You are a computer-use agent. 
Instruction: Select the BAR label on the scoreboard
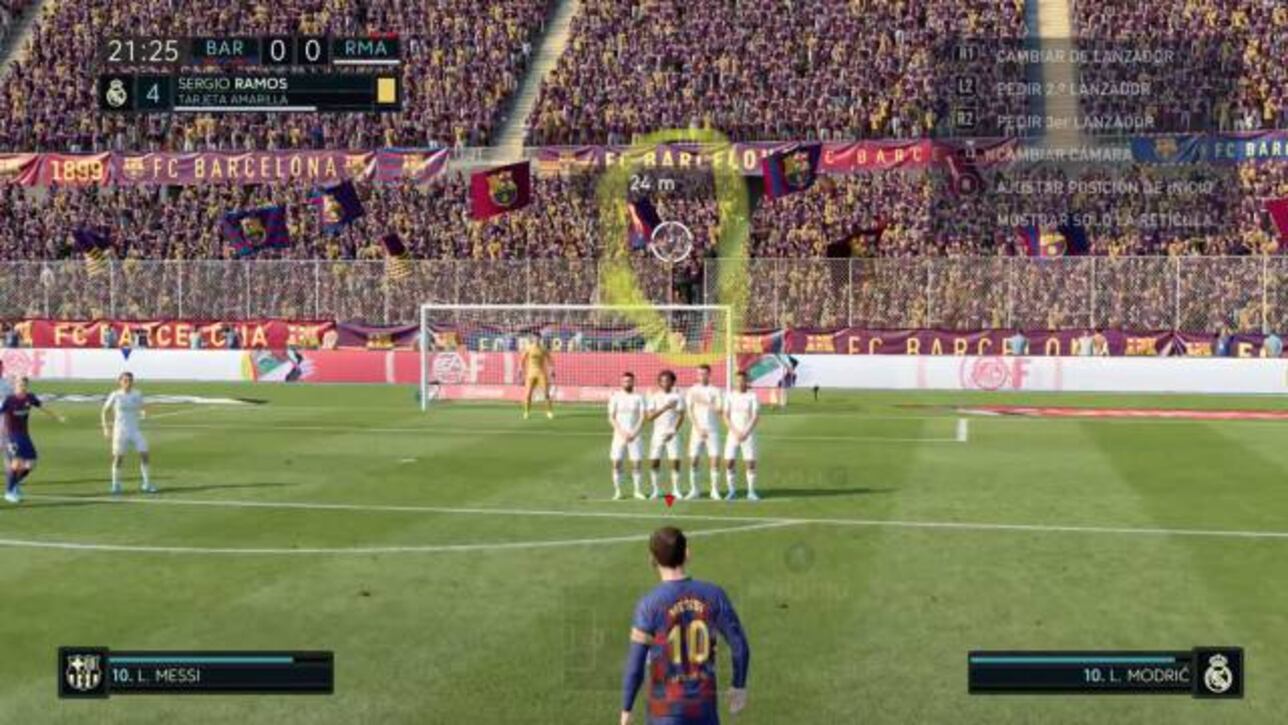tap(223, 47)
